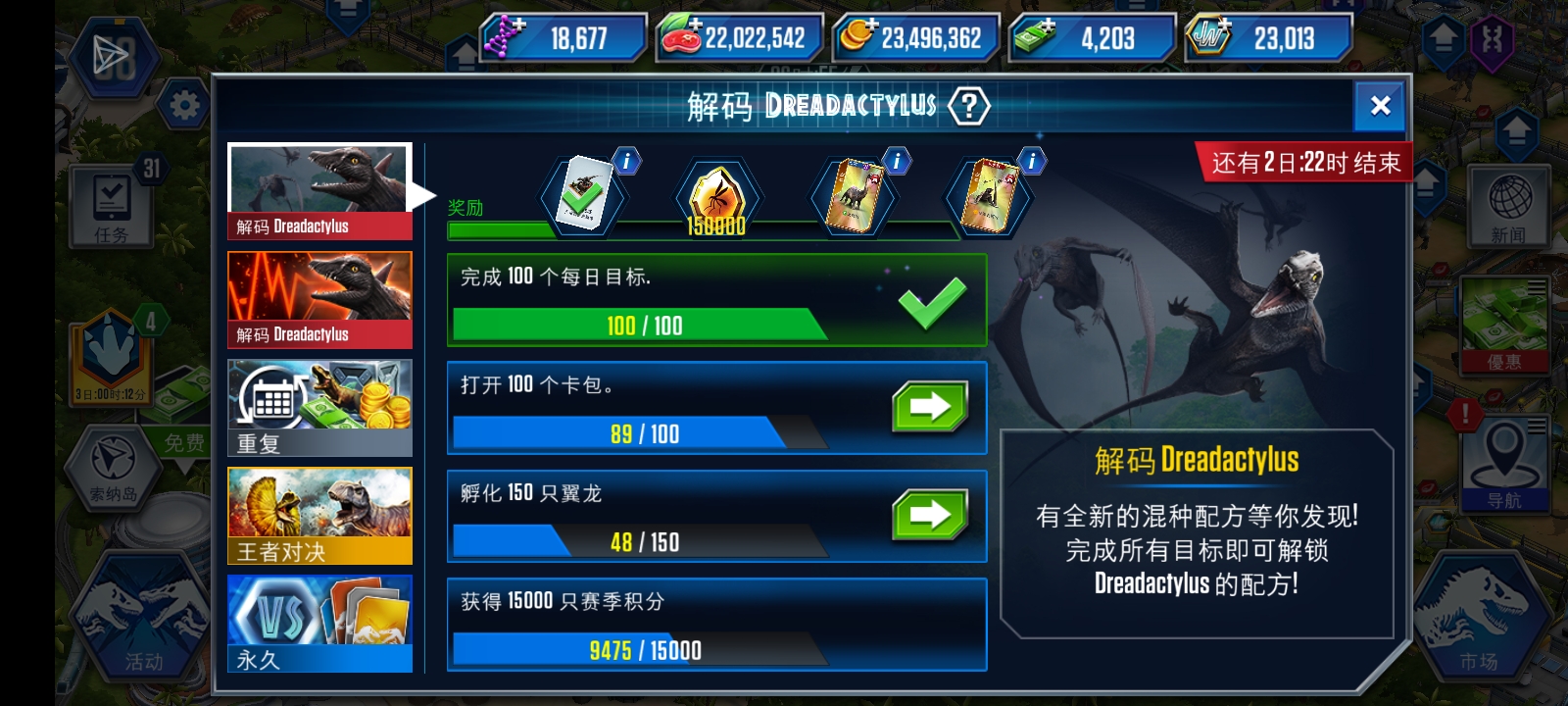This screenshot has width=1568, height=706.
Task: Switch to the 重复 event tab
Action: 319,405
